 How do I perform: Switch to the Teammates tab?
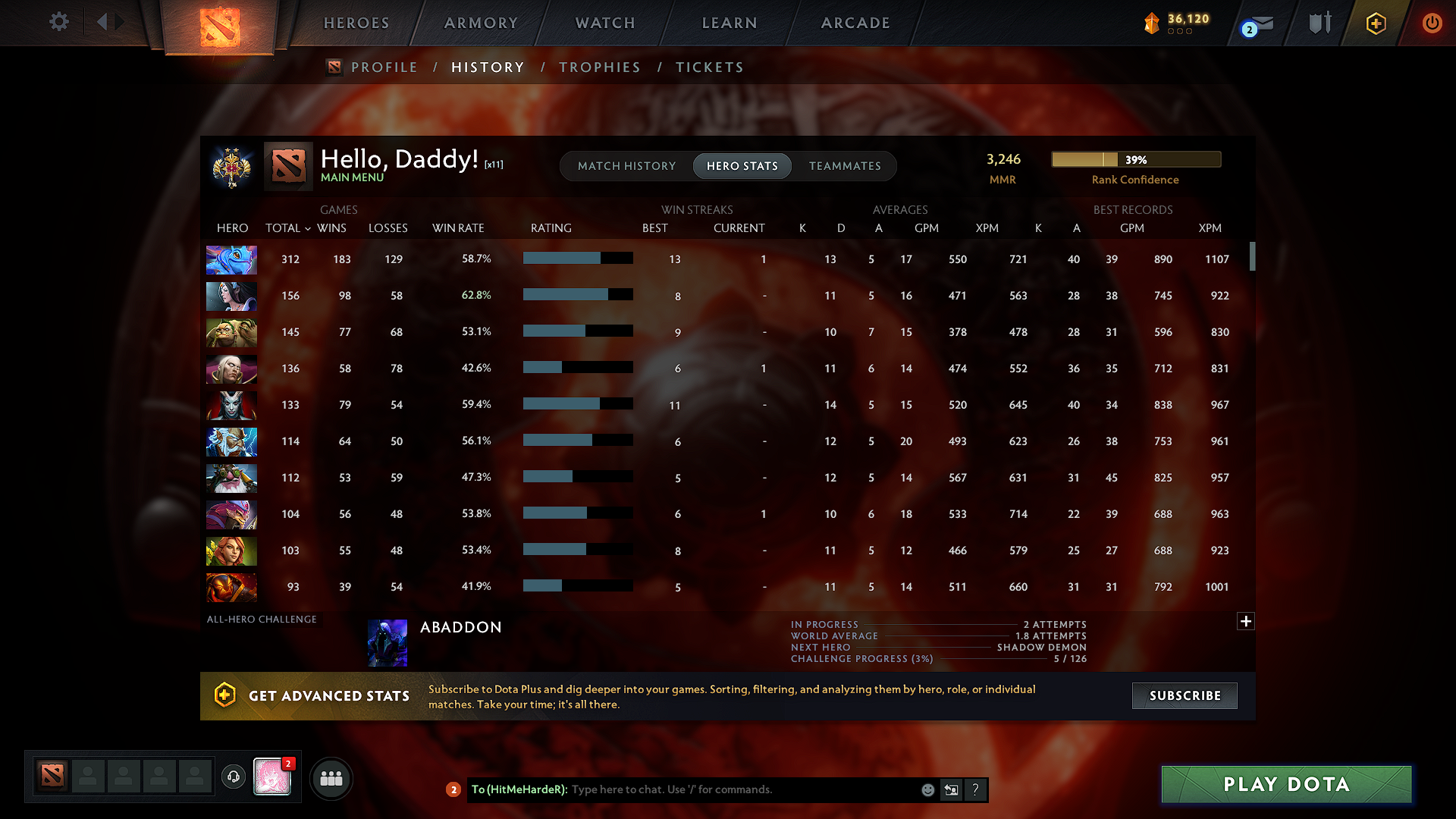845,166
